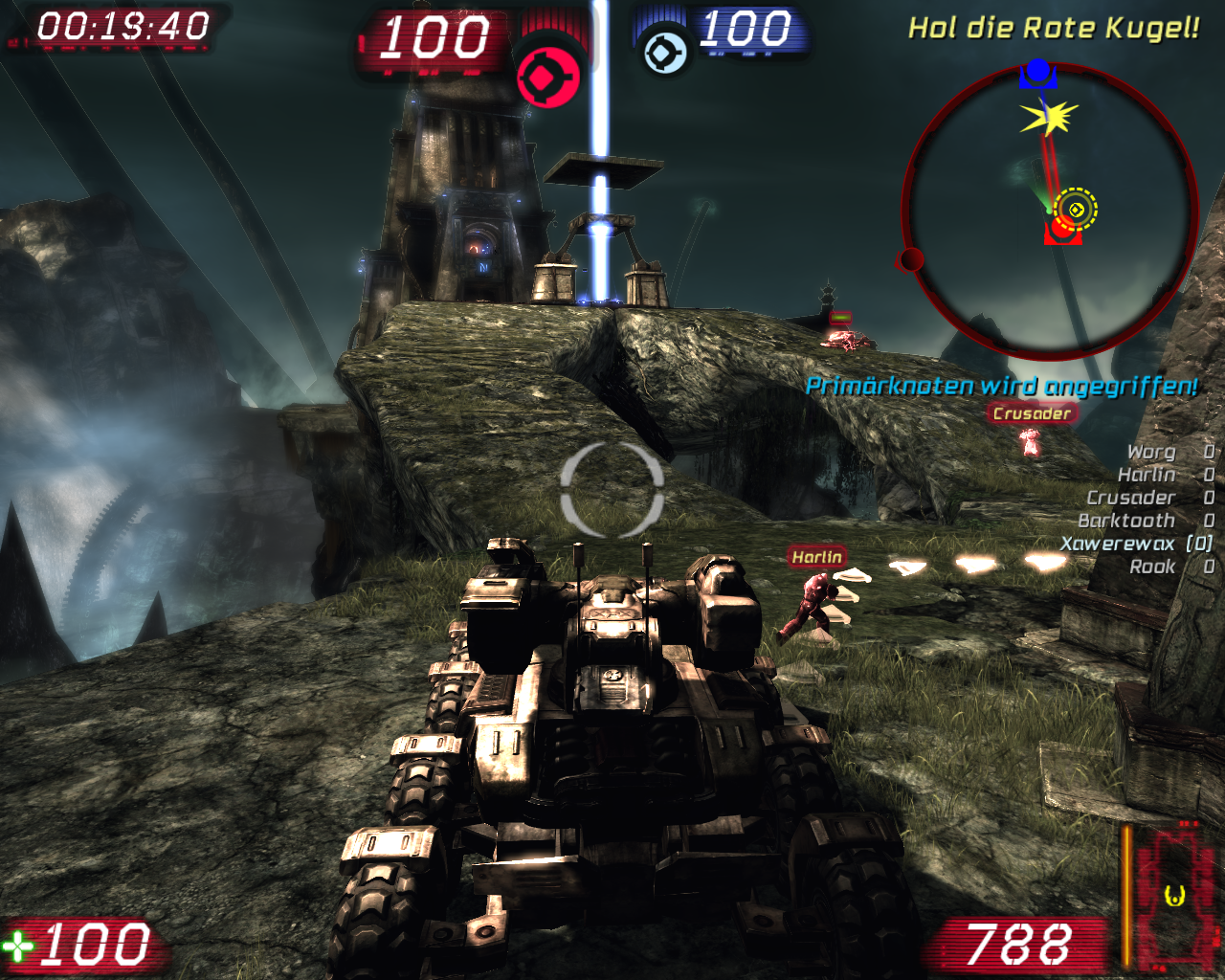
Task: Toggle the Crusader player nameplate
Action: click(x=1032, y=413)
